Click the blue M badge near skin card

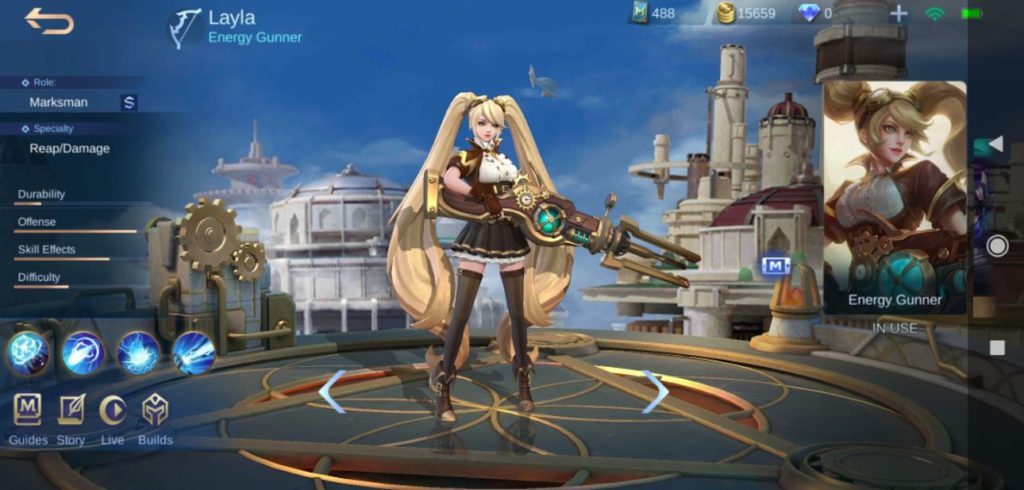point(775,265)
